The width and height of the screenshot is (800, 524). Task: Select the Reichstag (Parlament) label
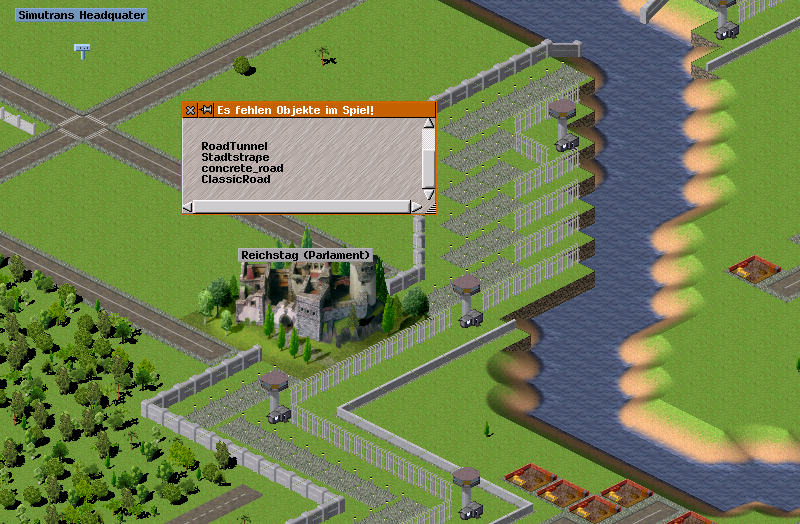[306, 255]
